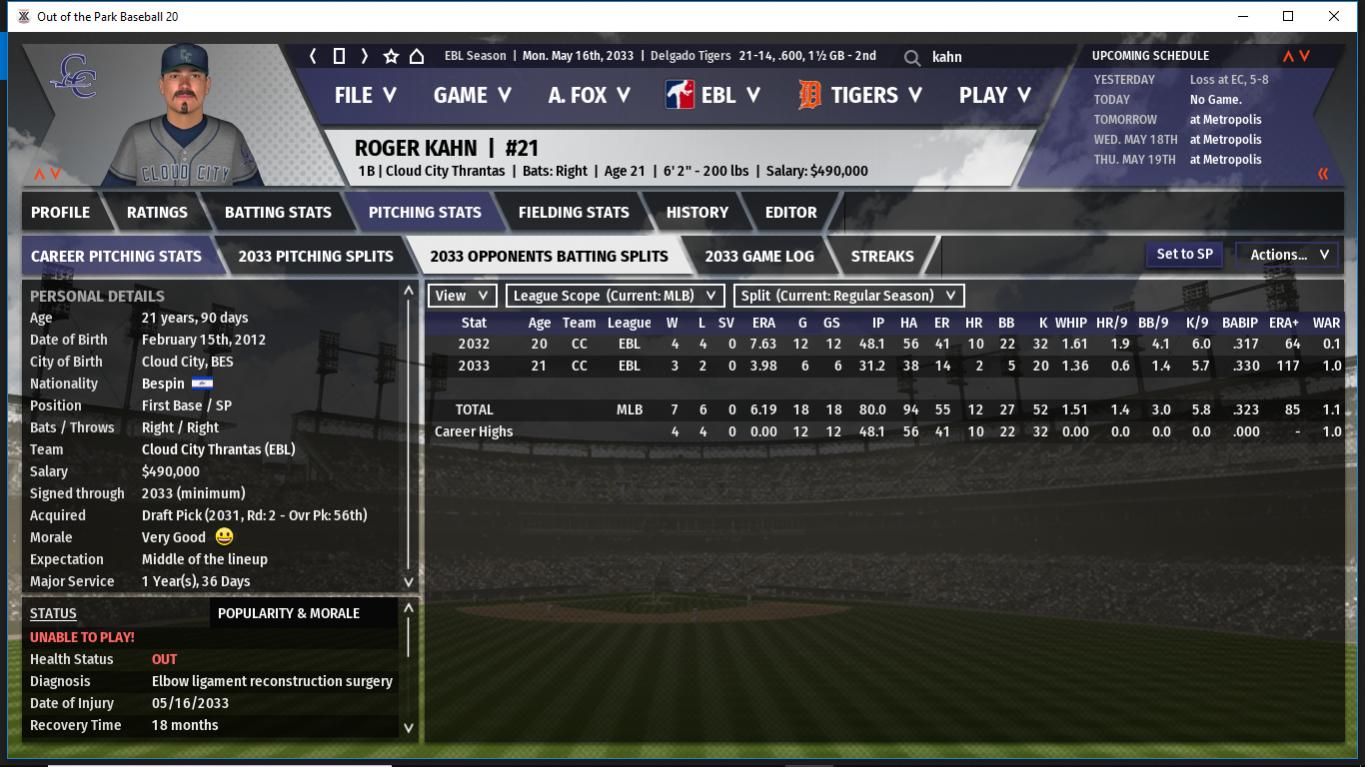Image resolution: width=1365 pixels, height=767 pixels.
Task: Open the FILE menu
Action: click(x=365, y=95)
